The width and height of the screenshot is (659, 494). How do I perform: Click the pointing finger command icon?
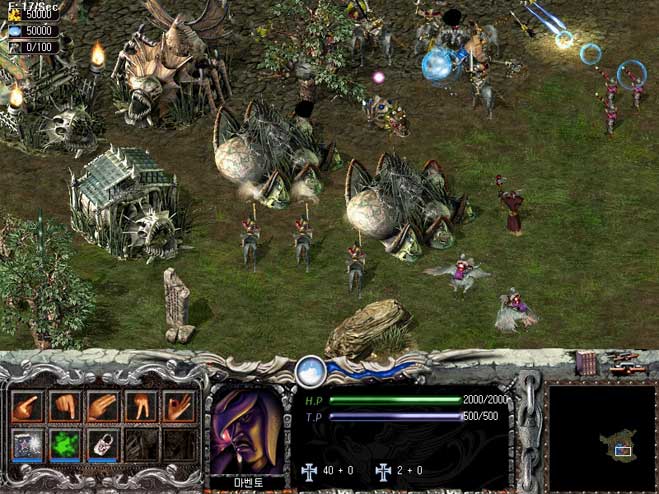point(27,406)
